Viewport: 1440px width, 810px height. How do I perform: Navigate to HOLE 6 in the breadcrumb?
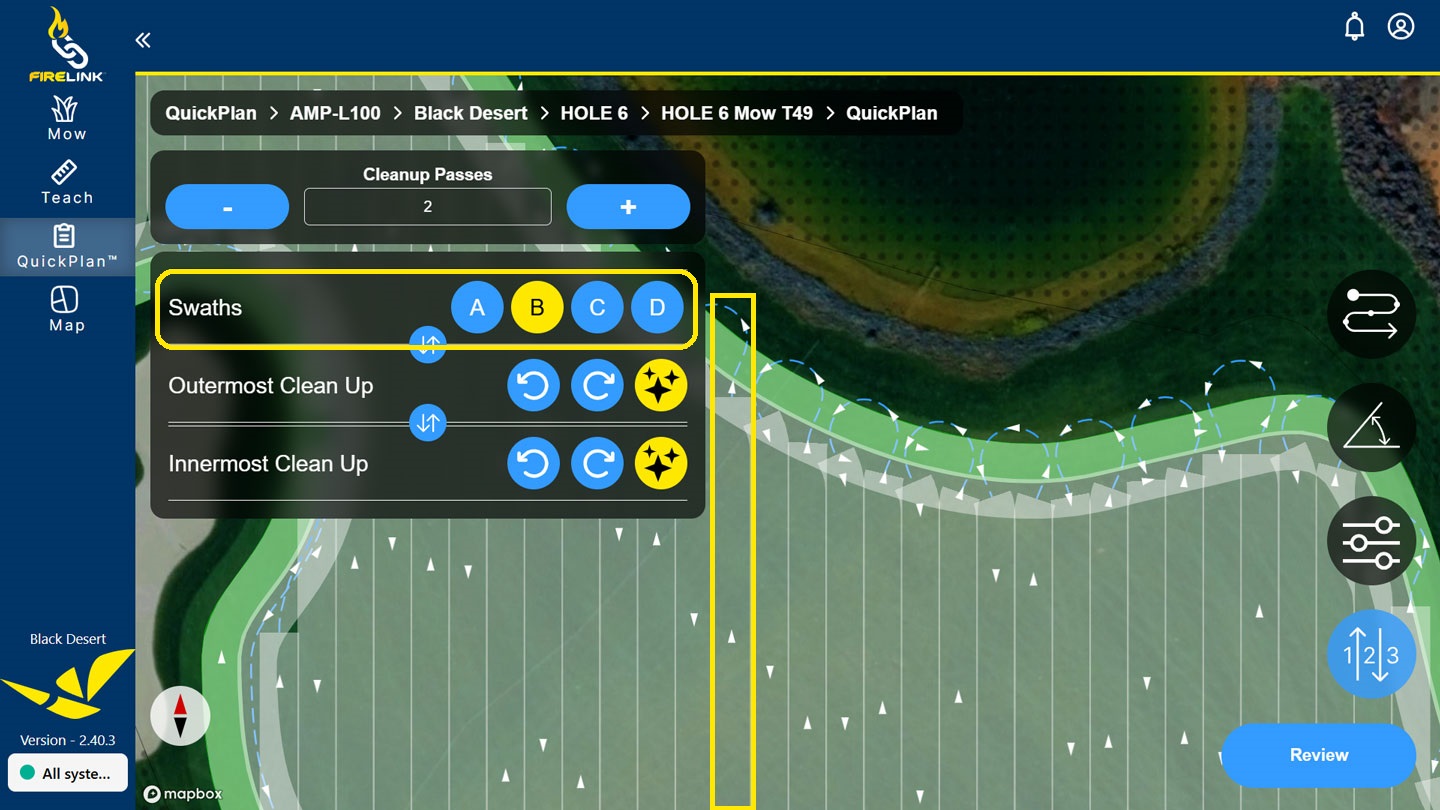pos(594,113)
